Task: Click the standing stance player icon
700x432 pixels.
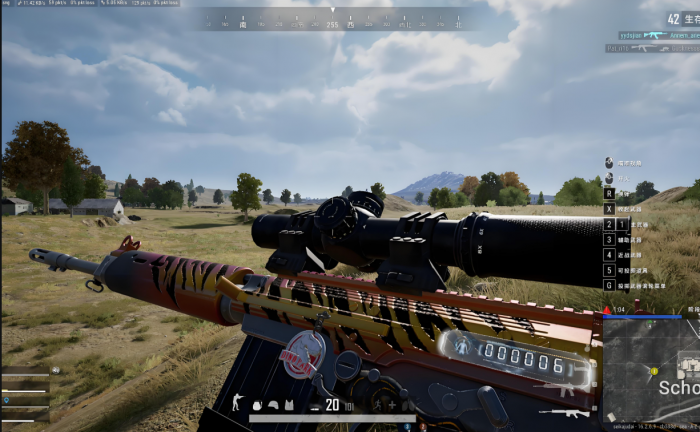Action: [x=237, y=401]
